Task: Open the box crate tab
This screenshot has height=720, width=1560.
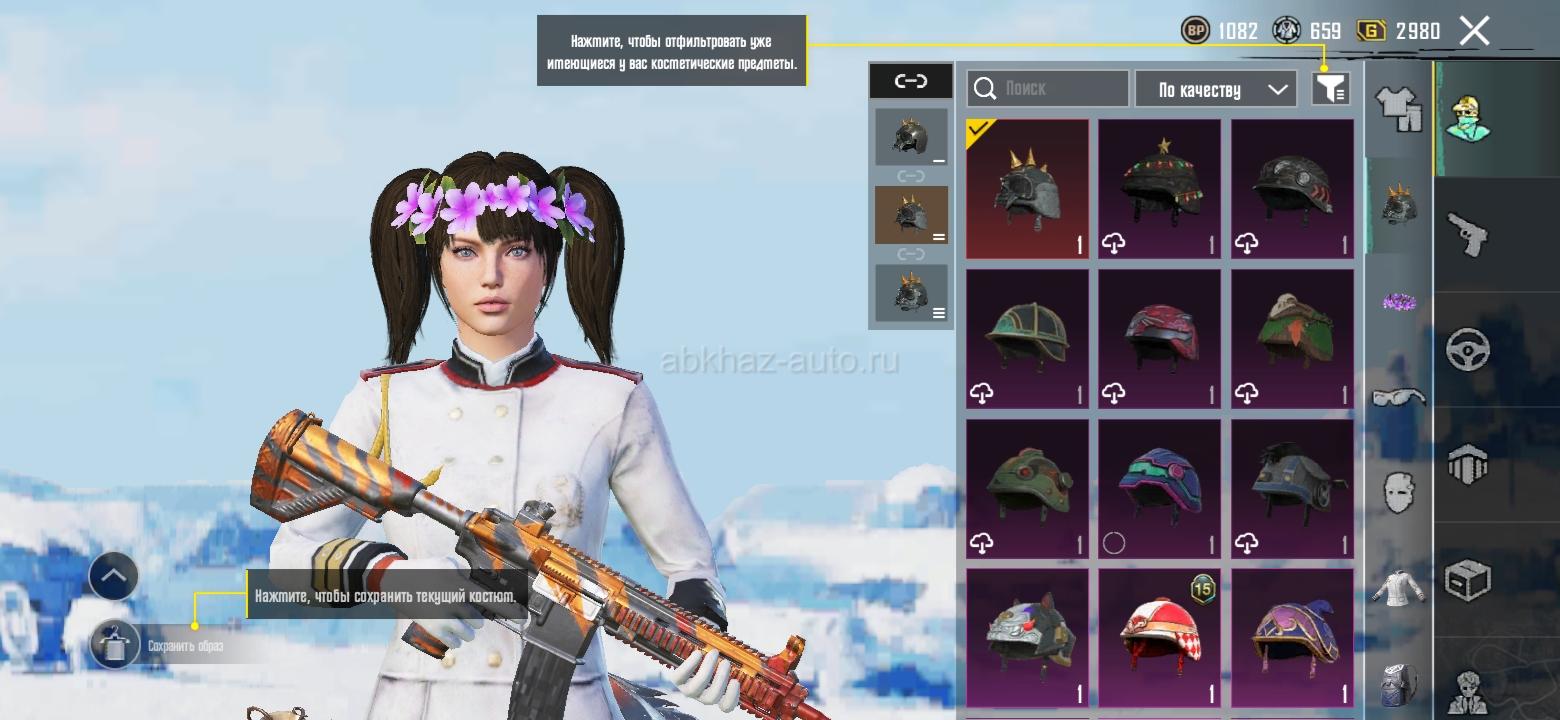Action: pos(1468,580)
